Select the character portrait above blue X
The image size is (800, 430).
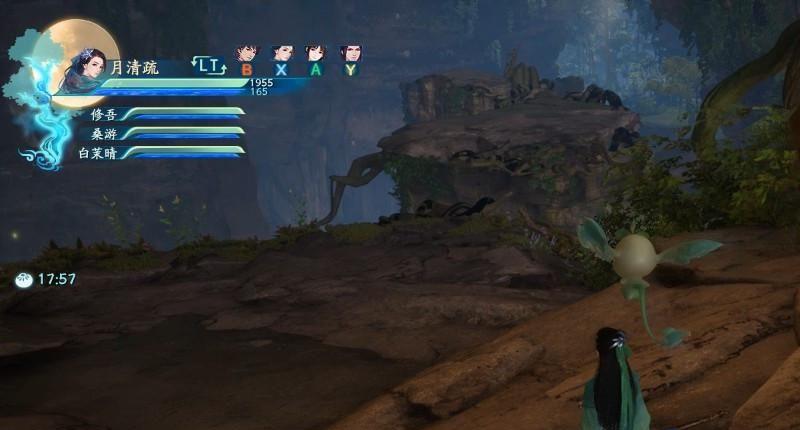(x=282, y=53)
